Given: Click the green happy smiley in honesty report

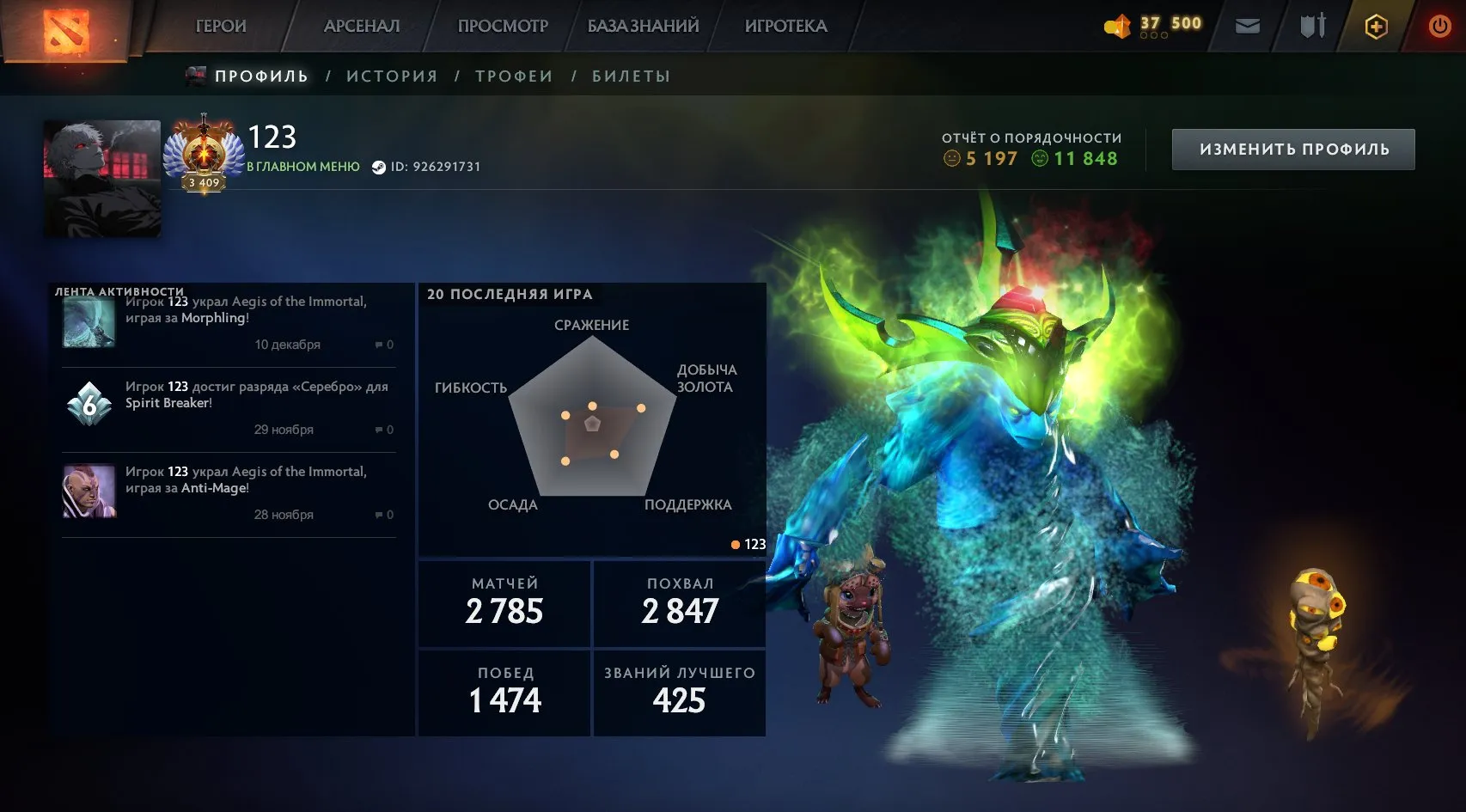Looking at the screenshot, I should pos(1041,158).
